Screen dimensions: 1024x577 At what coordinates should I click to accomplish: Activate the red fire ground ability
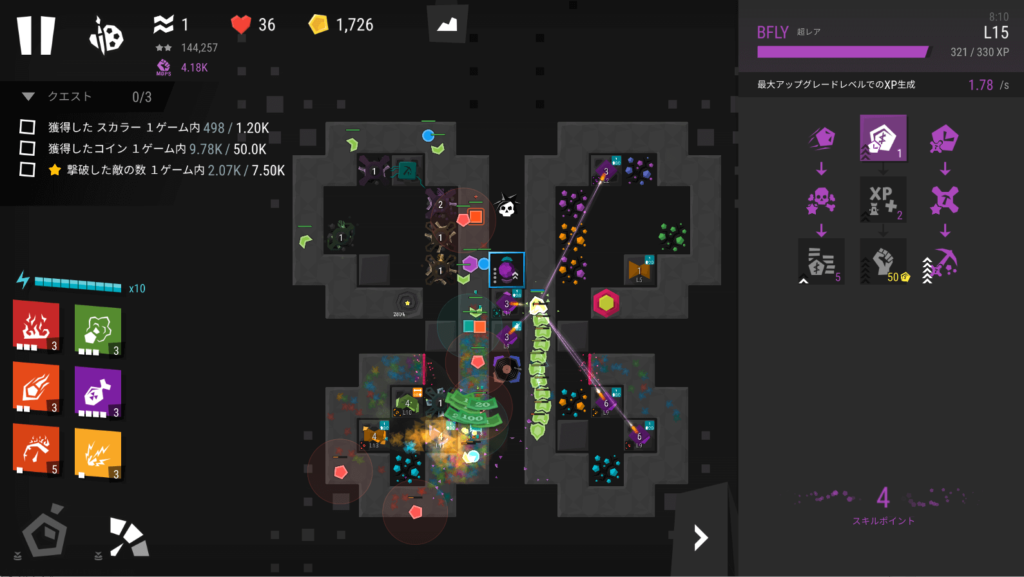click(x=35, y=327)
